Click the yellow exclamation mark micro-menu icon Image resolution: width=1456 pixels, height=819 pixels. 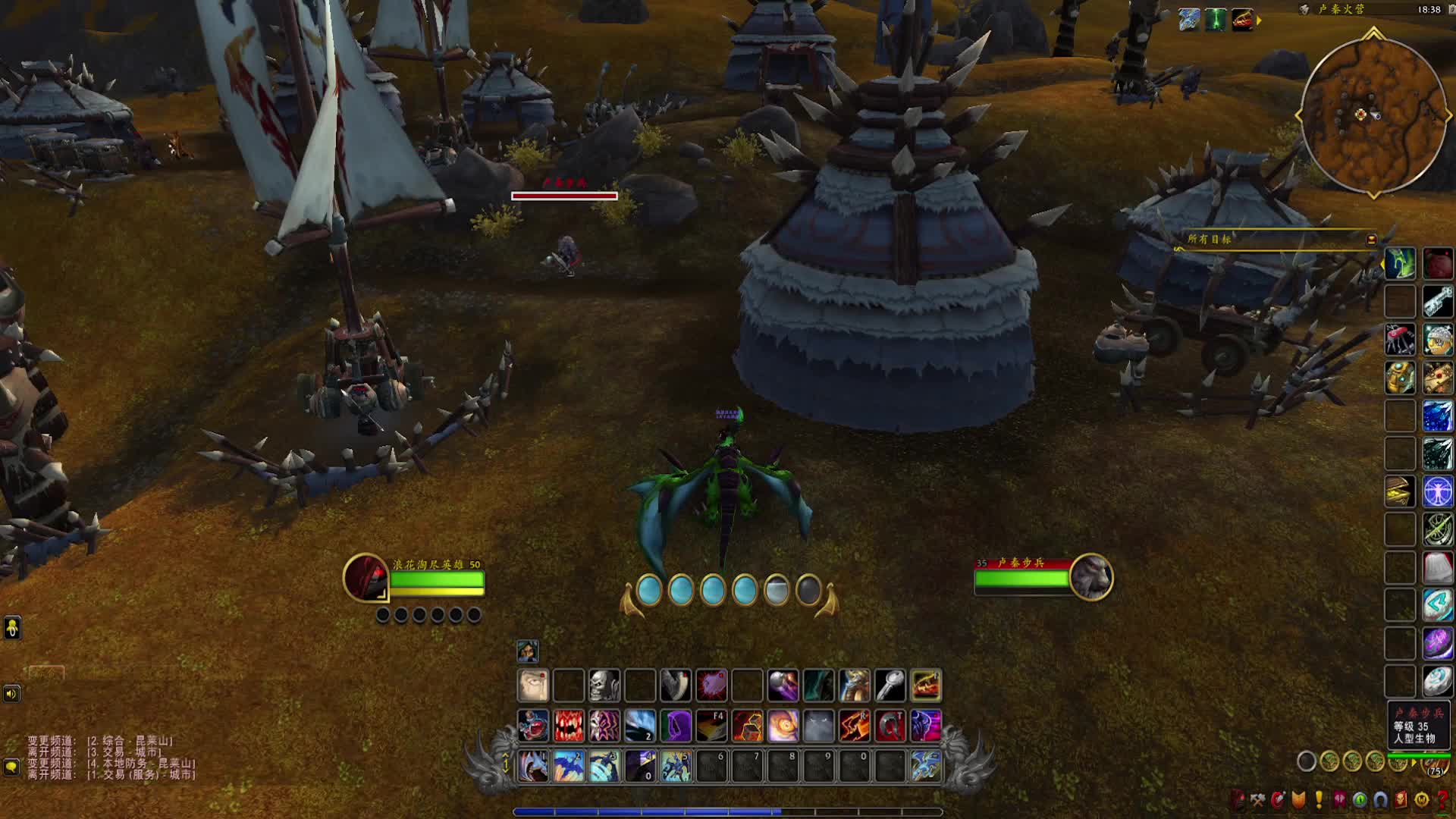pos(1319,799)
